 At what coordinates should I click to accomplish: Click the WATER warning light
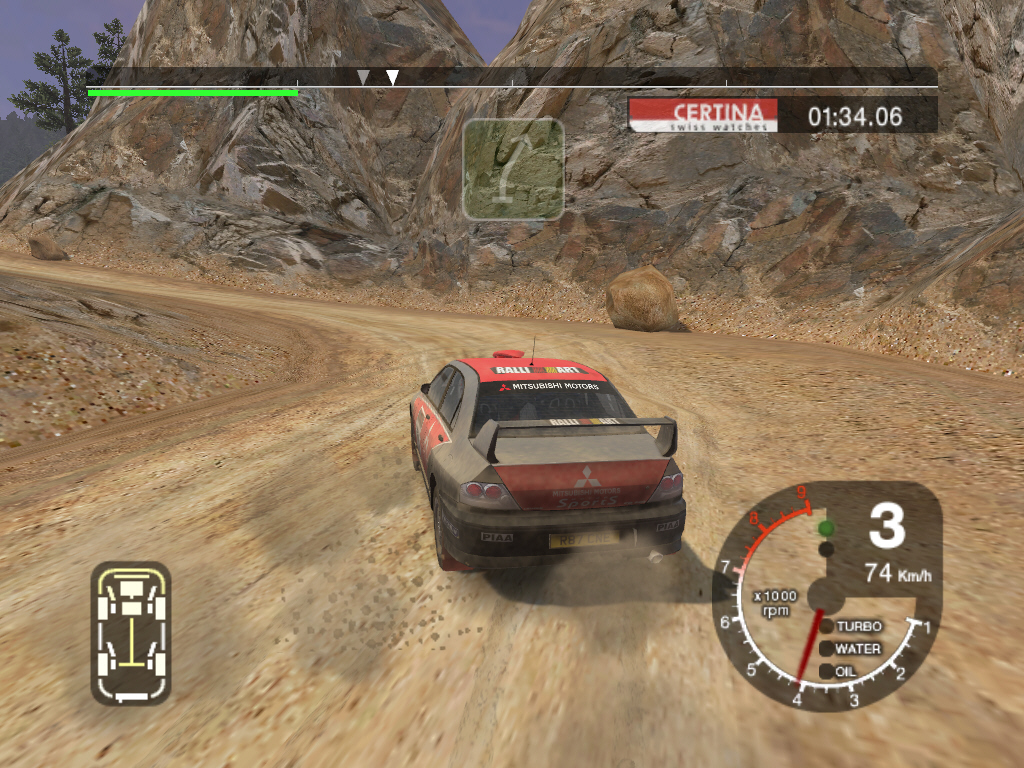827,648
